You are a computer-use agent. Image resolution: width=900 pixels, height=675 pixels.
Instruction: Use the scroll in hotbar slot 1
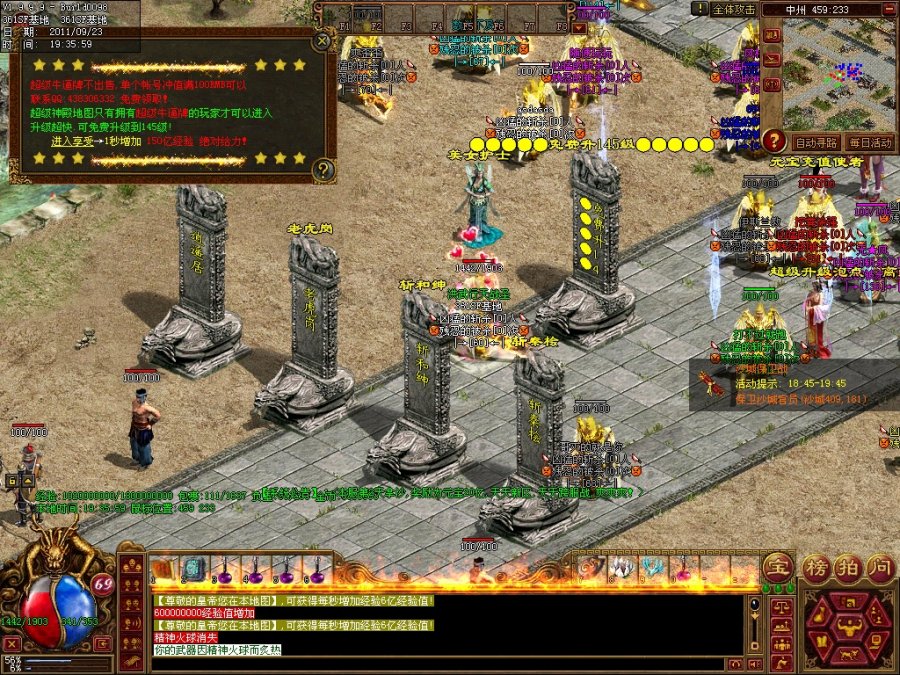(x=163, y=569)
